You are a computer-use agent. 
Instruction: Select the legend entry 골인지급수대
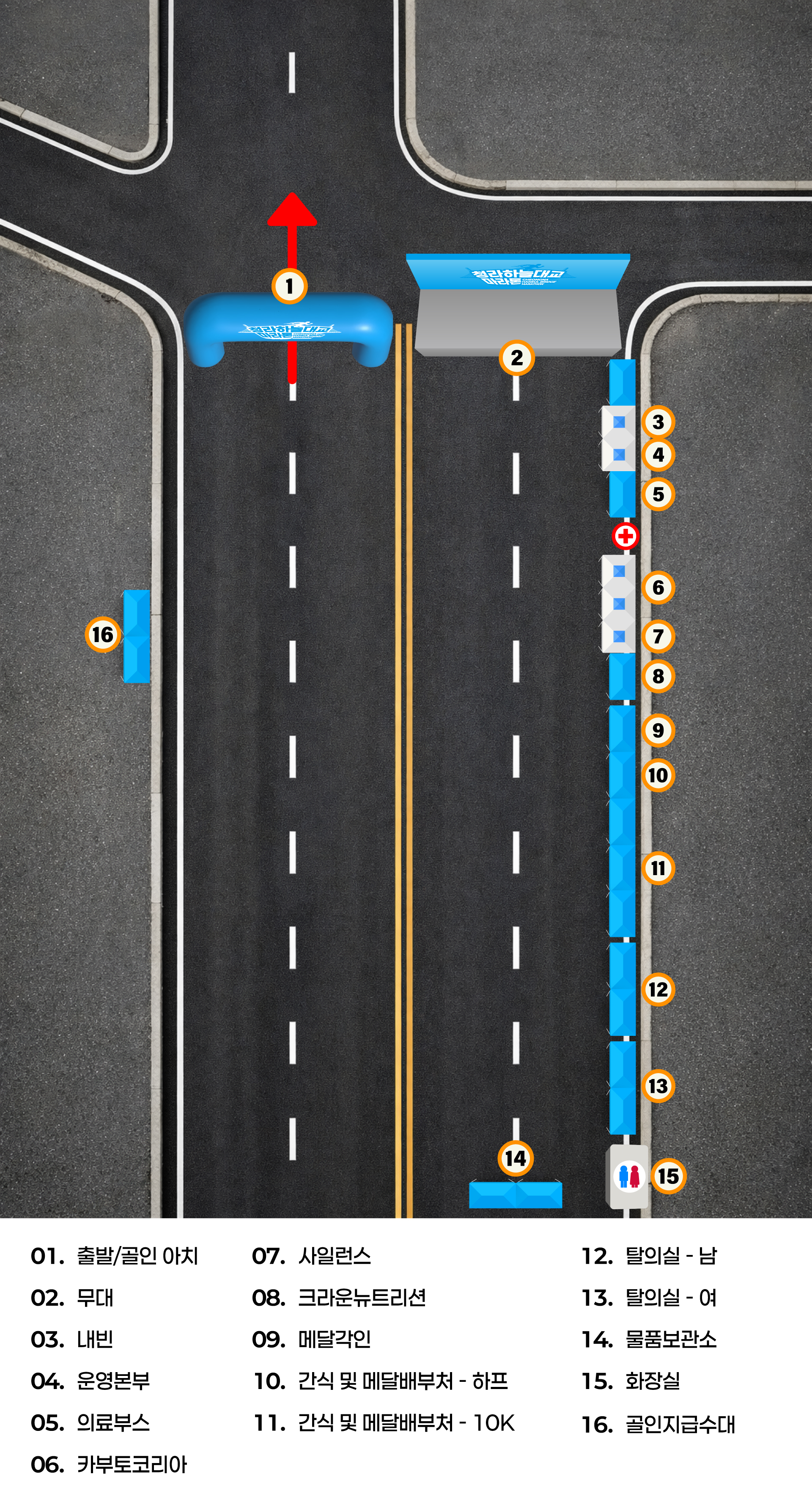pyautogui.click(x=658, y=1424)
